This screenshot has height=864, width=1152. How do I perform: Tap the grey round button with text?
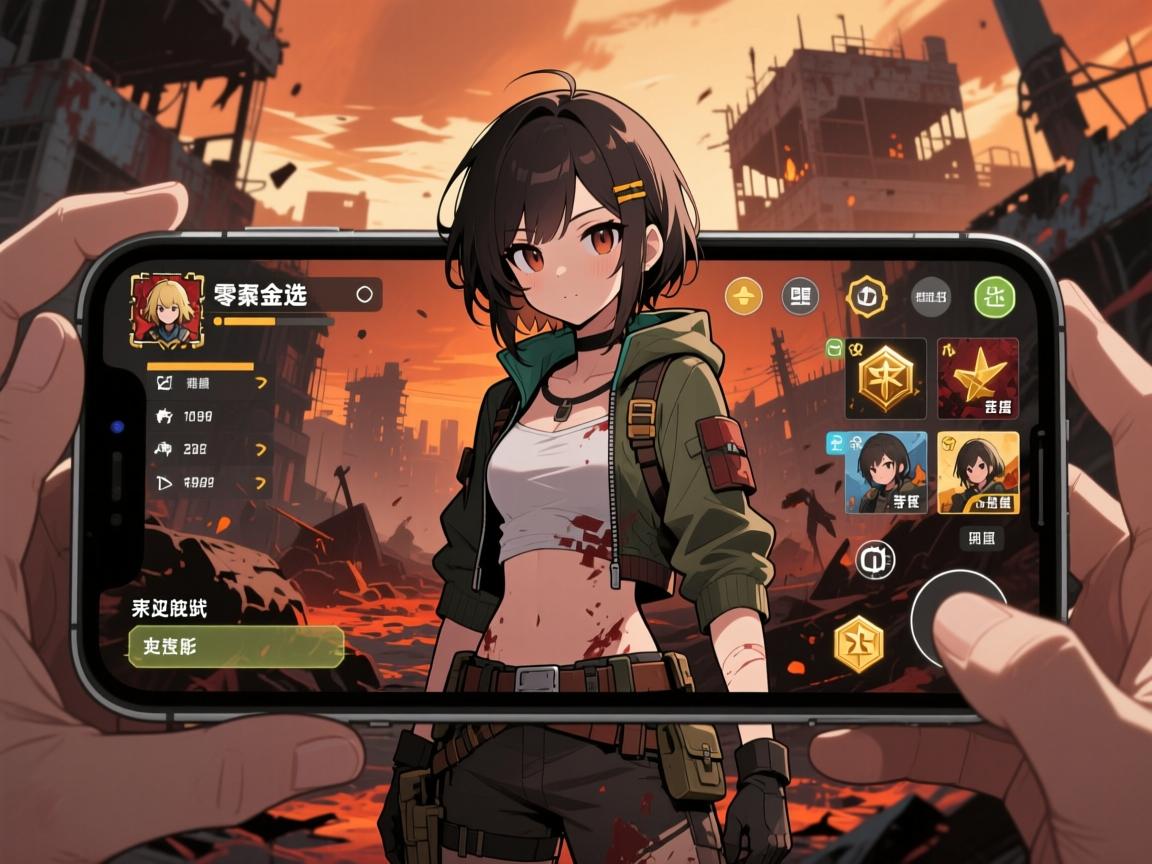coord(930,296)
